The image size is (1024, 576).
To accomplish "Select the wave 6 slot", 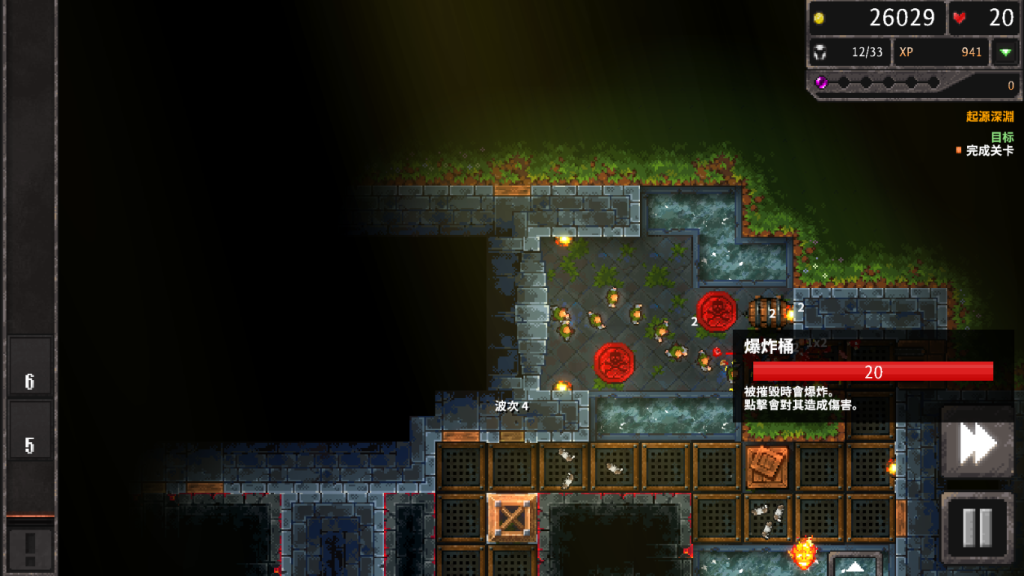I will click(30, 381).
